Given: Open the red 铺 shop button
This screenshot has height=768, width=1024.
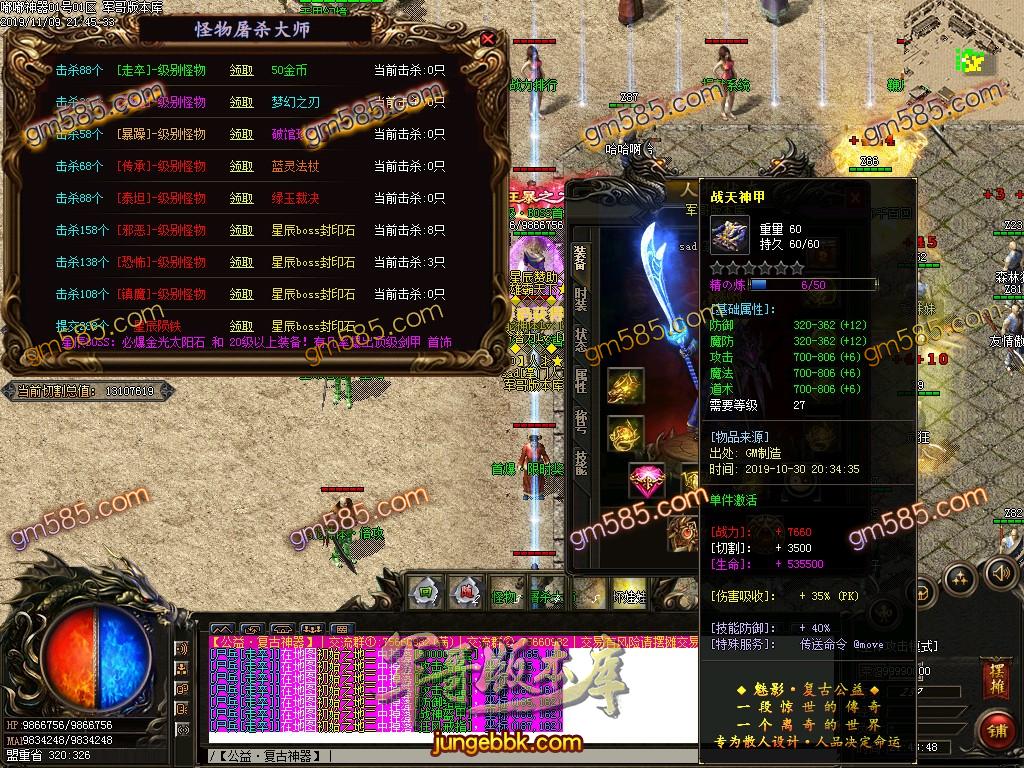Looking at the screenshot, I should (x=996, y=730).
